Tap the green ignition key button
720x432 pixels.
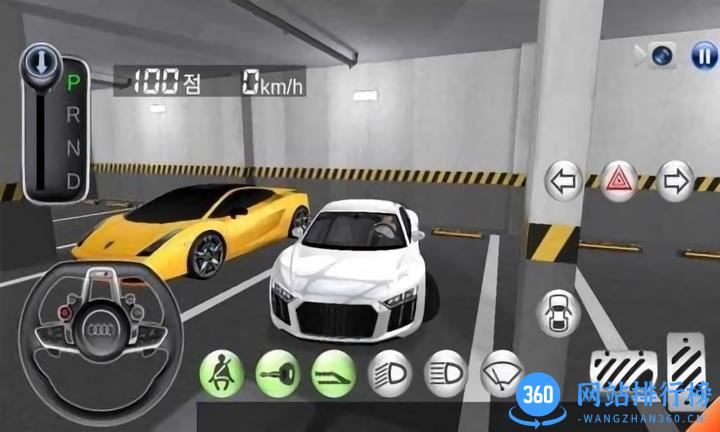click(x=277, y=373)
